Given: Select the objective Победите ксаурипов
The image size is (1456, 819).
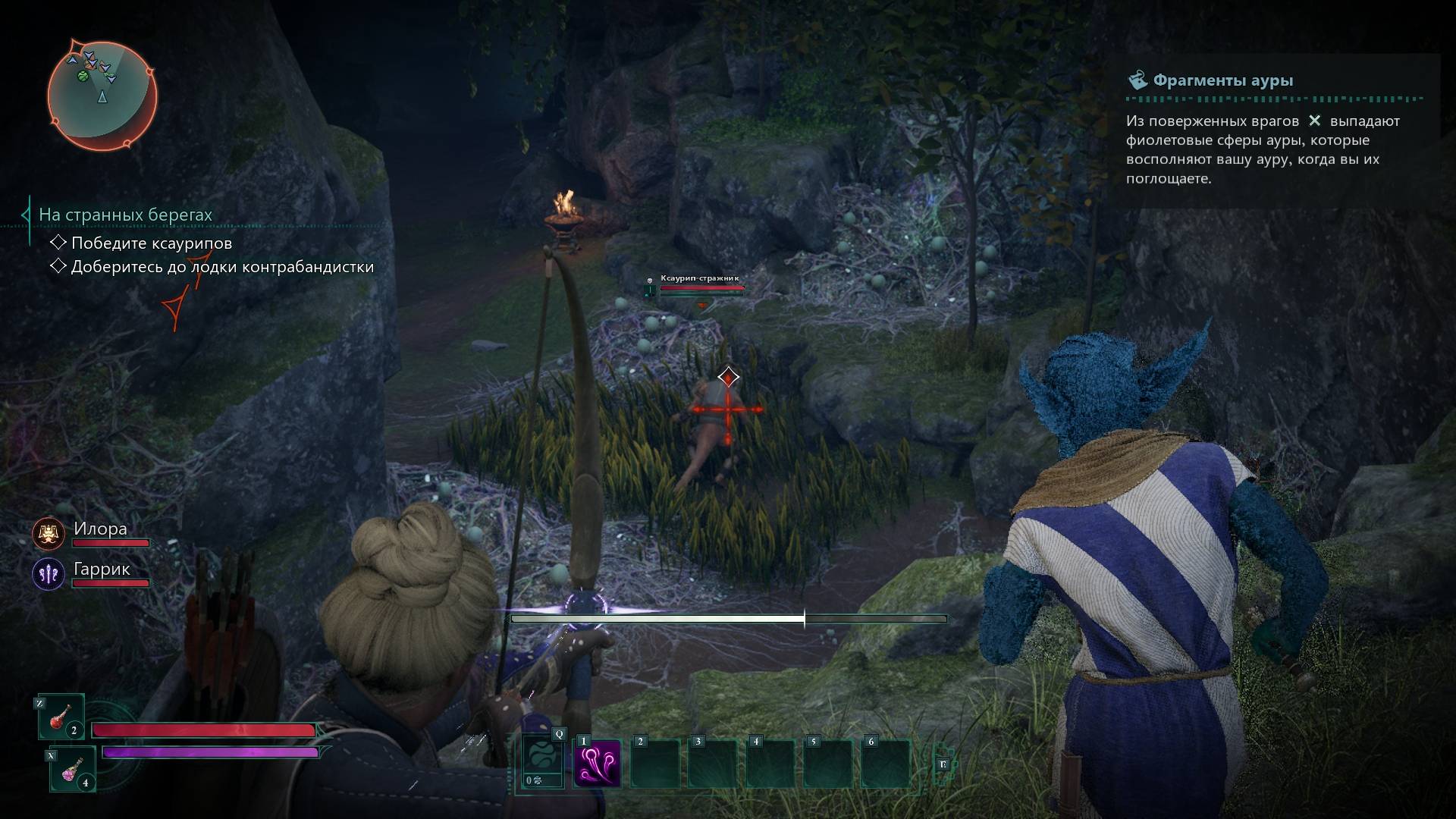Looking at the screenshot, I should click(x=151, y=243).
